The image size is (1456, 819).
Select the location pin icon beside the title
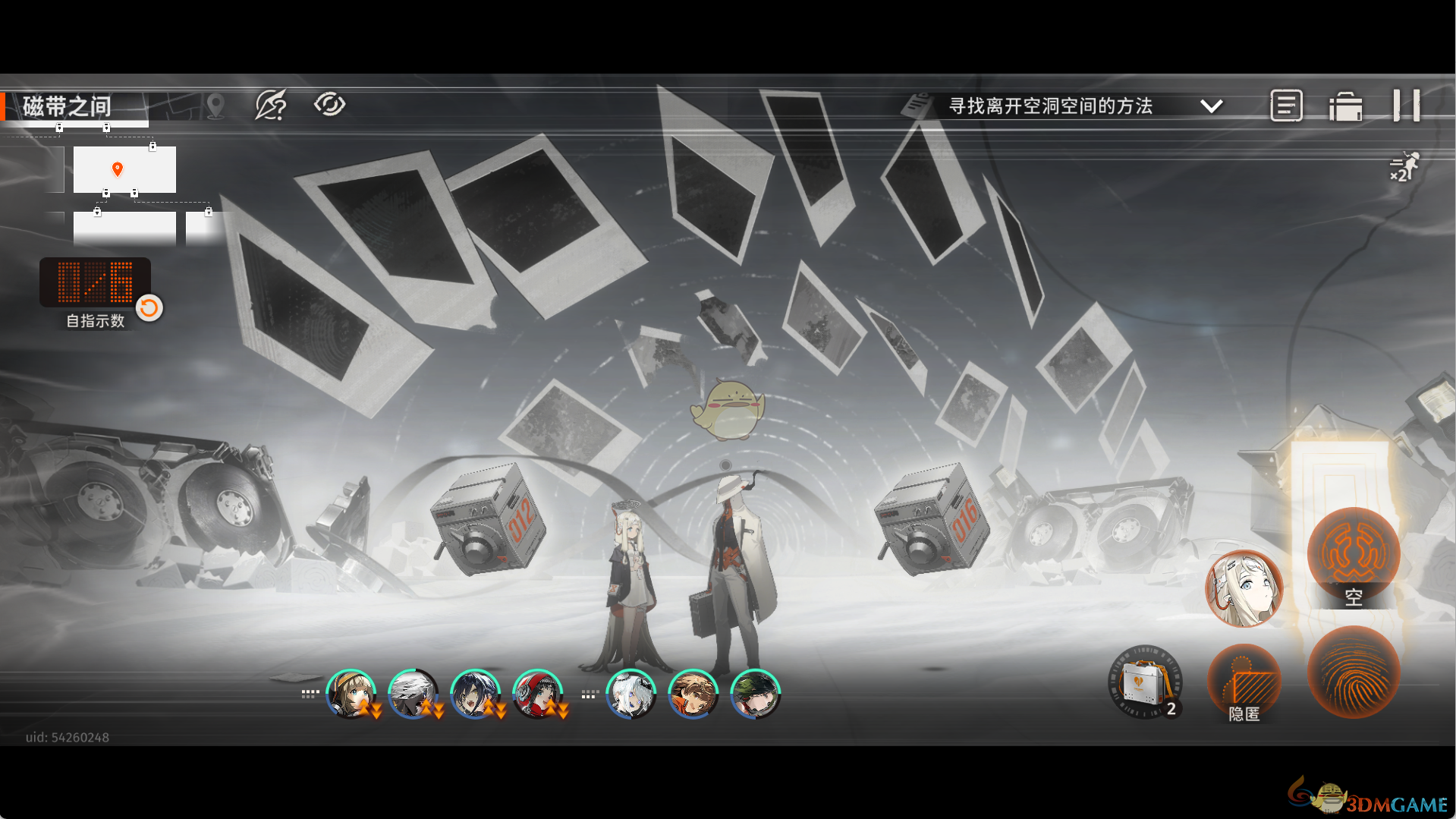coord(215,106)
